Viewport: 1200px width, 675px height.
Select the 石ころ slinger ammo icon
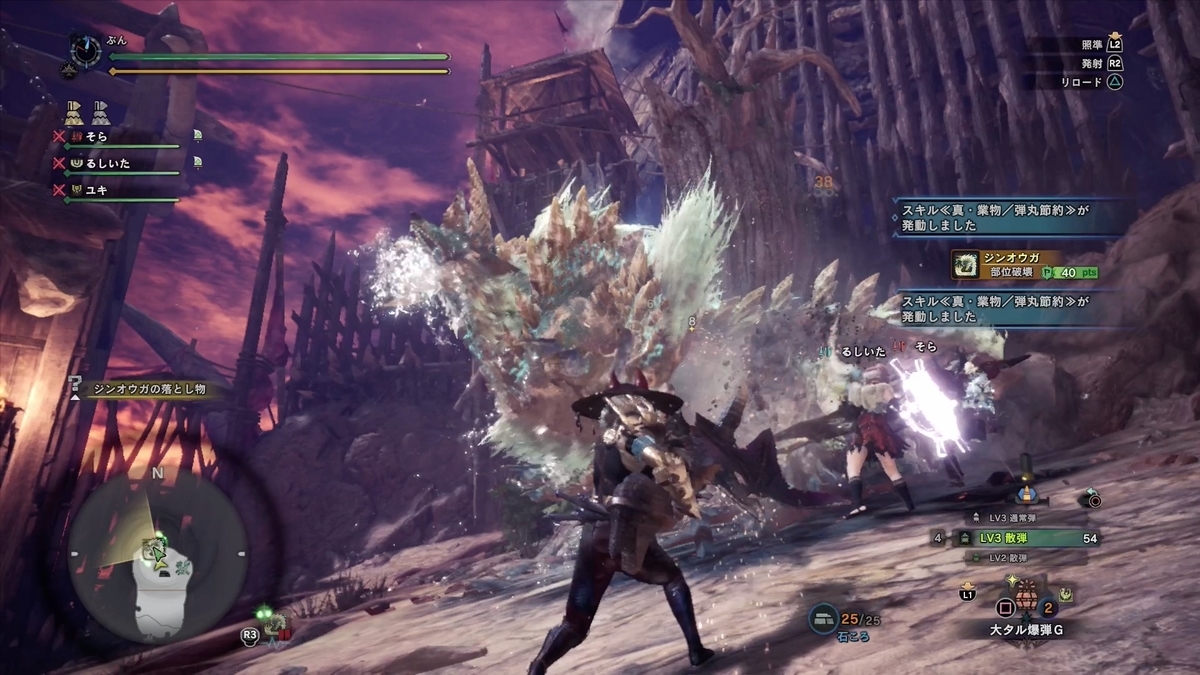tap(824, 619)
